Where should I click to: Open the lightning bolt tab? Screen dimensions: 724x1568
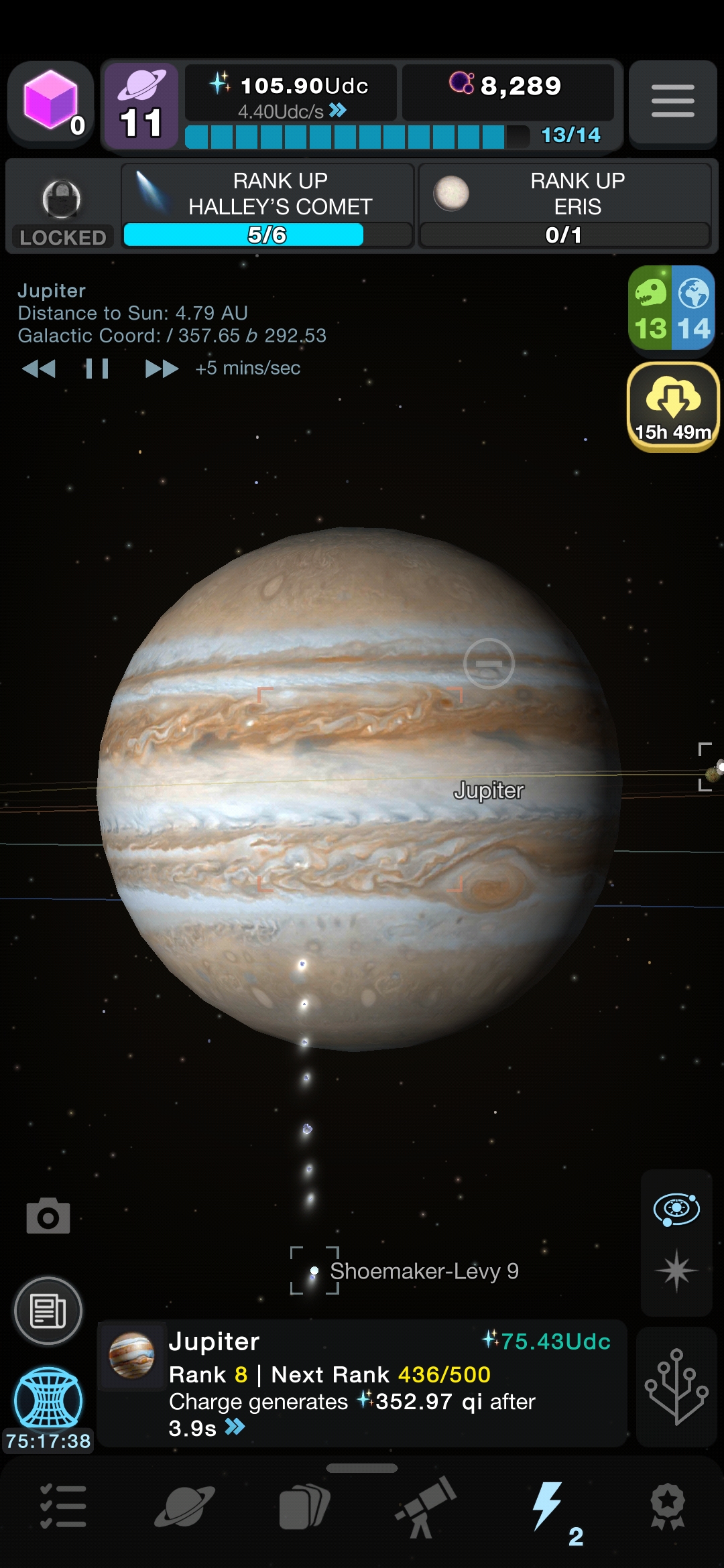(x=548, y=1507)
